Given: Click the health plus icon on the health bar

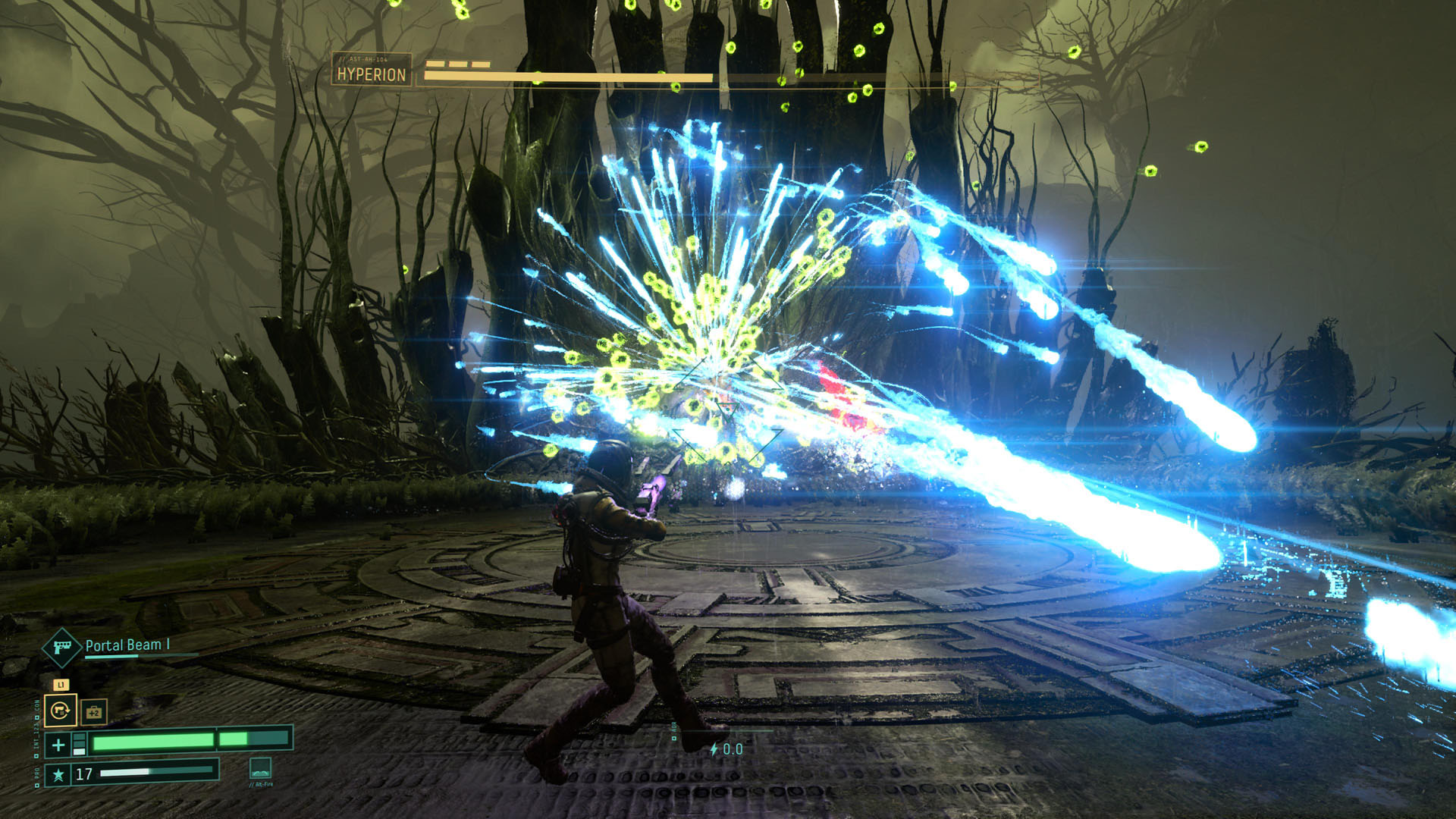Looking at the screenshot, I should (x=58, y=743).
